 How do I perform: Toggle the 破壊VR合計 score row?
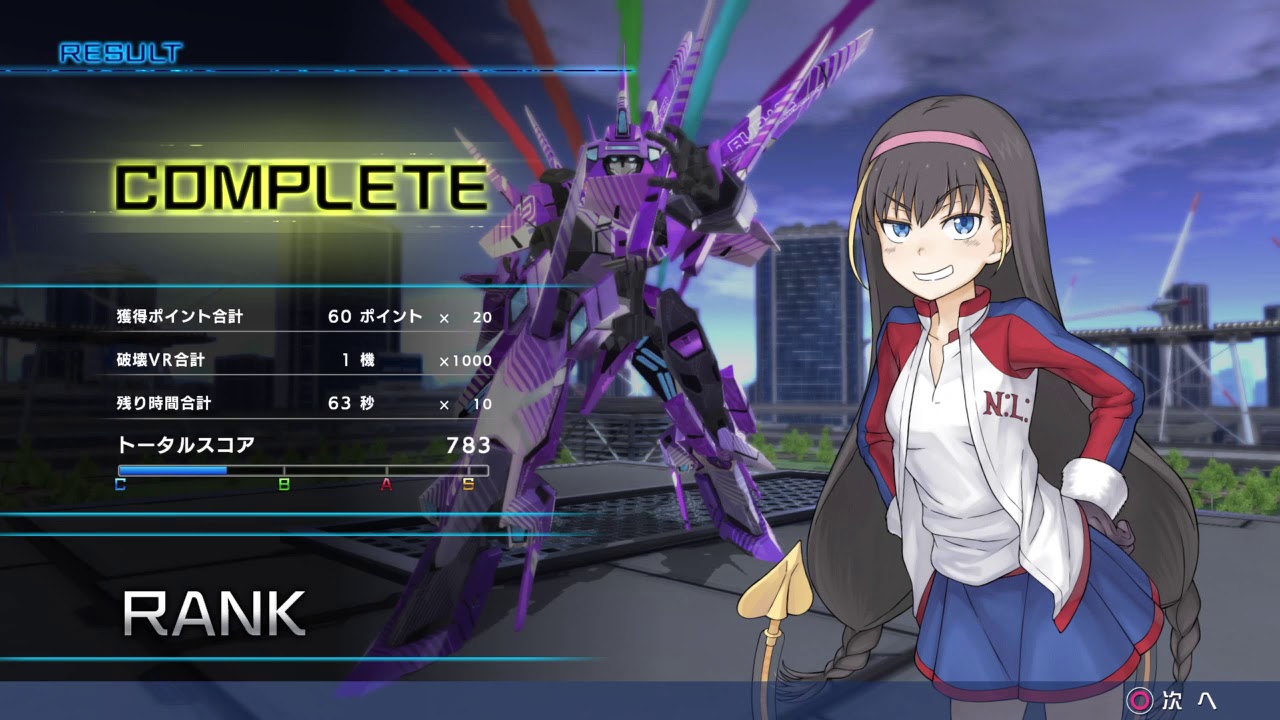(160, 360)
